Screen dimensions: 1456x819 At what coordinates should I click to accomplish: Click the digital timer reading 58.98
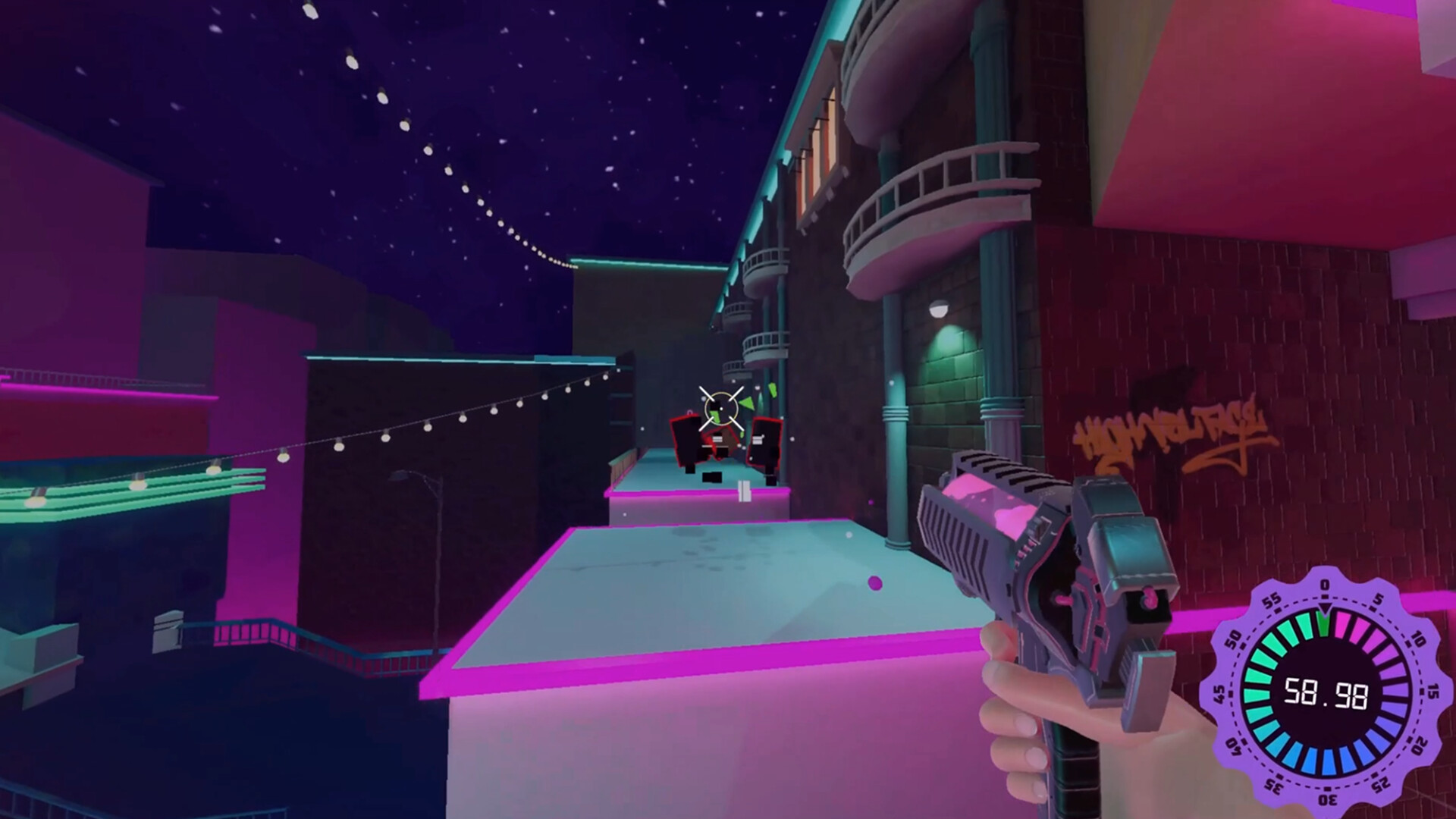pyautogui.click(x=1326, y=692)
